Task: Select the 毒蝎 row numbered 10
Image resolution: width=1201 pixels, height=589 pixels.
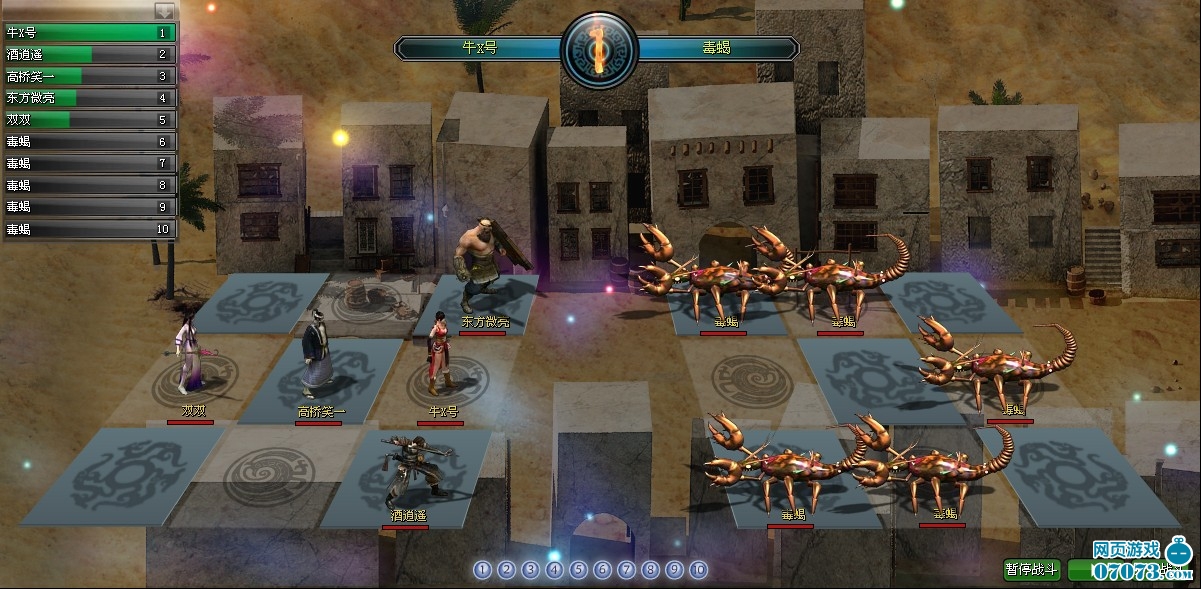Action: click(x=88, y=230)
